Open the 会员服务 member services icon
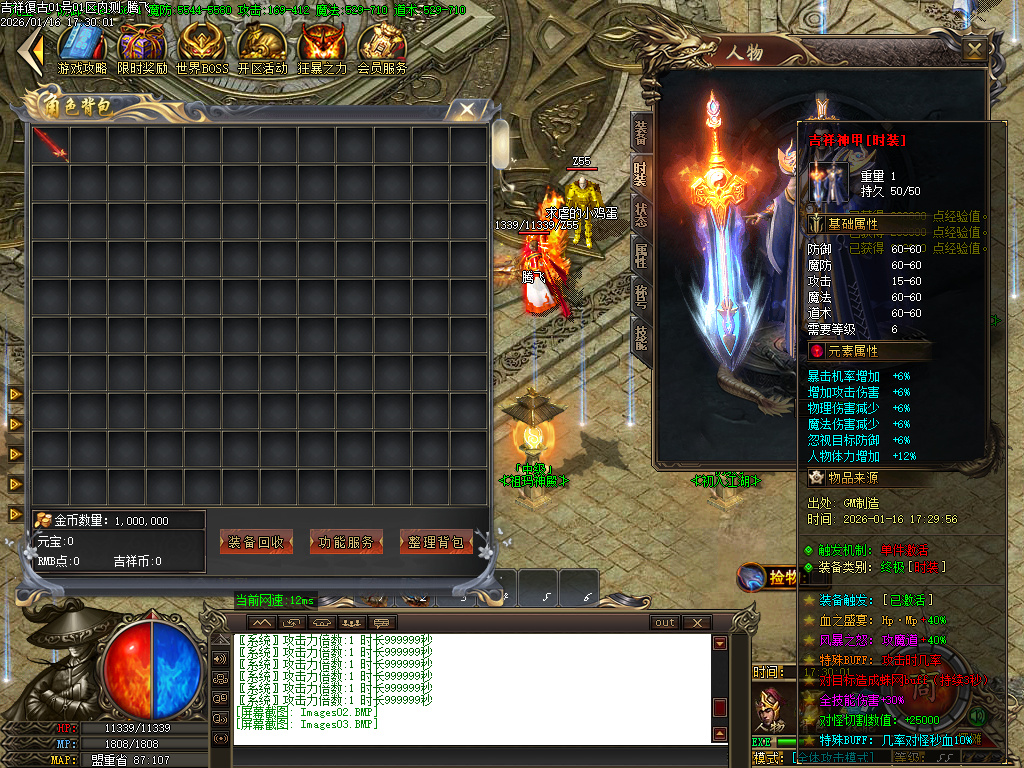Image resolution: width=1024 pixels, height=768 pixels. (382, 47)
